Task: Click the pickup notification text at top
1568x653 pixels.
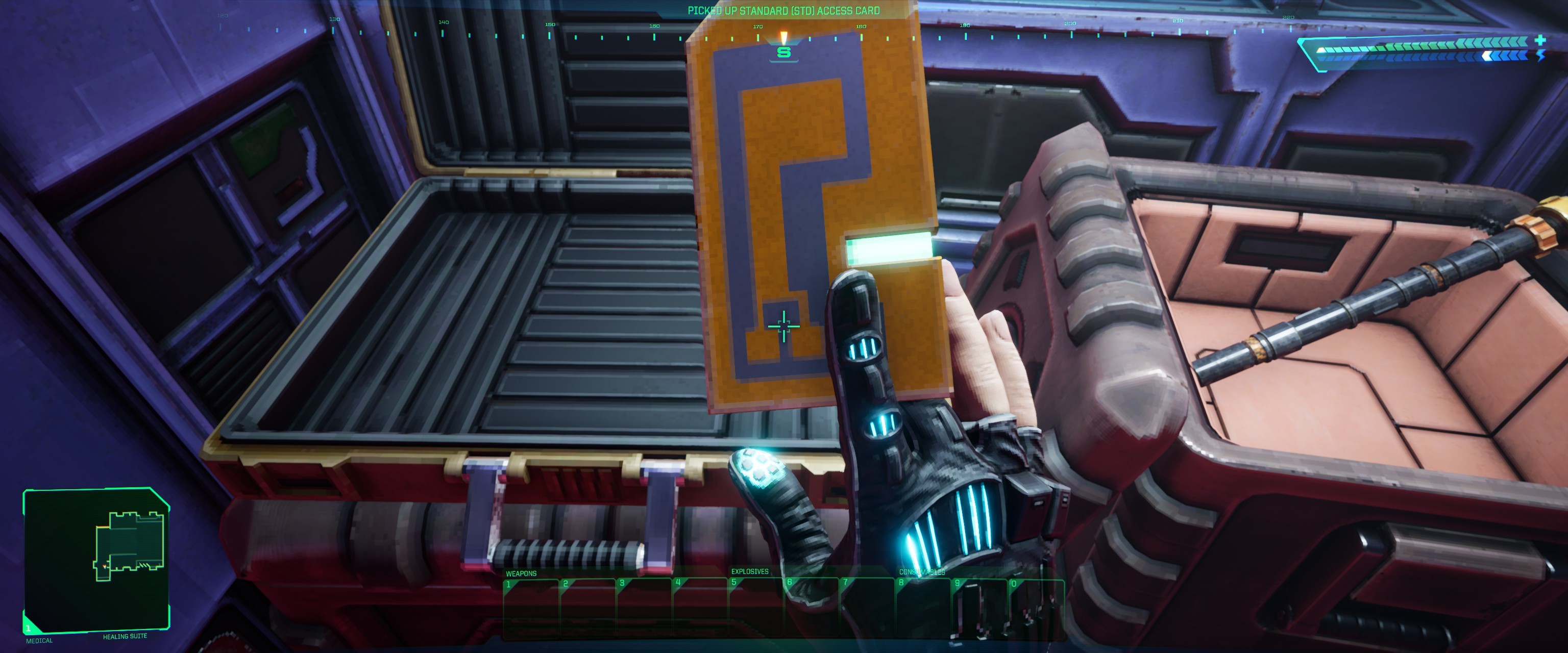Action: point(784,10)
